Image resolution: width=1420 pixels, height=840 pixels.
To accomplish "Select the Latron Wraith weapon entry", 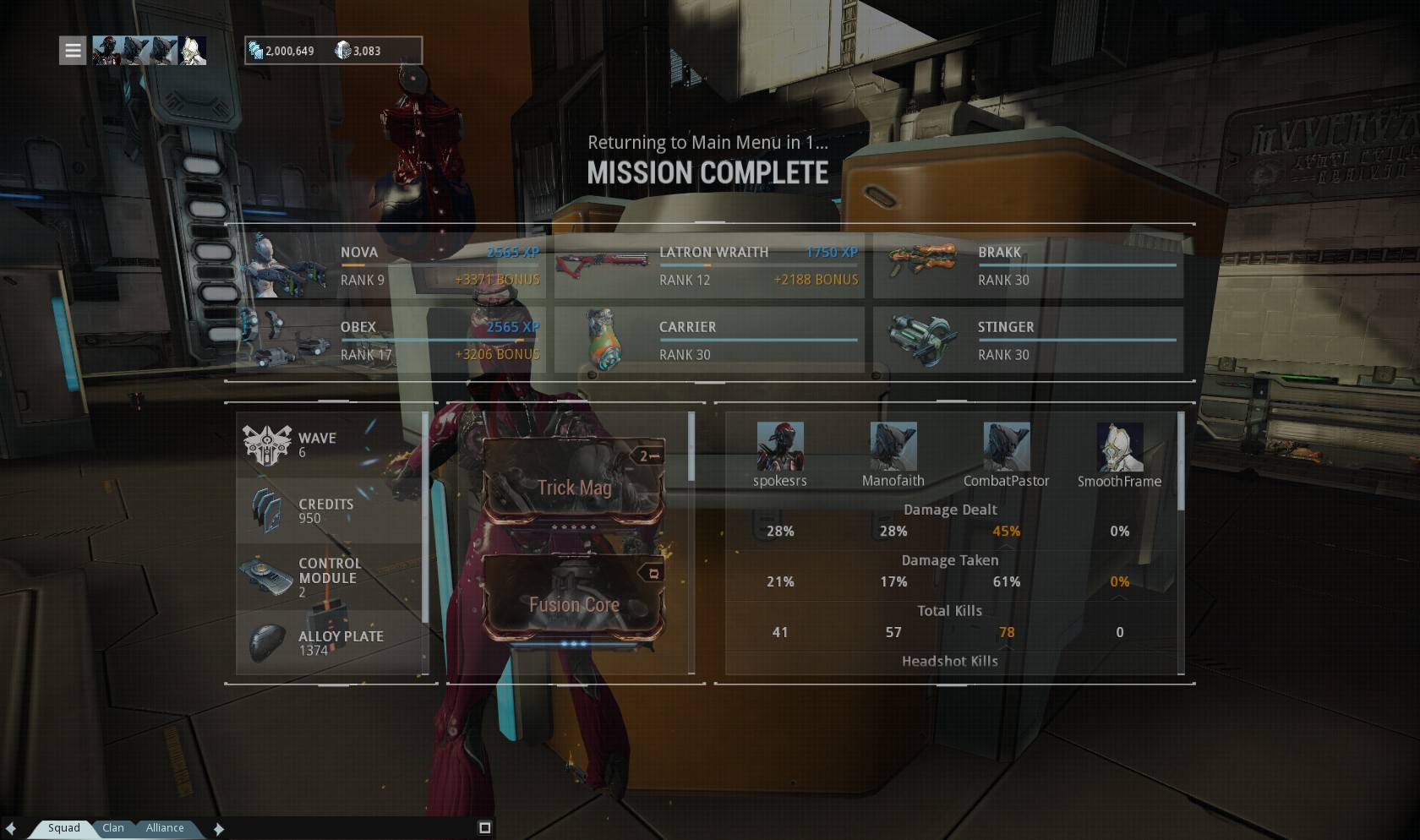I will point(709,266).
